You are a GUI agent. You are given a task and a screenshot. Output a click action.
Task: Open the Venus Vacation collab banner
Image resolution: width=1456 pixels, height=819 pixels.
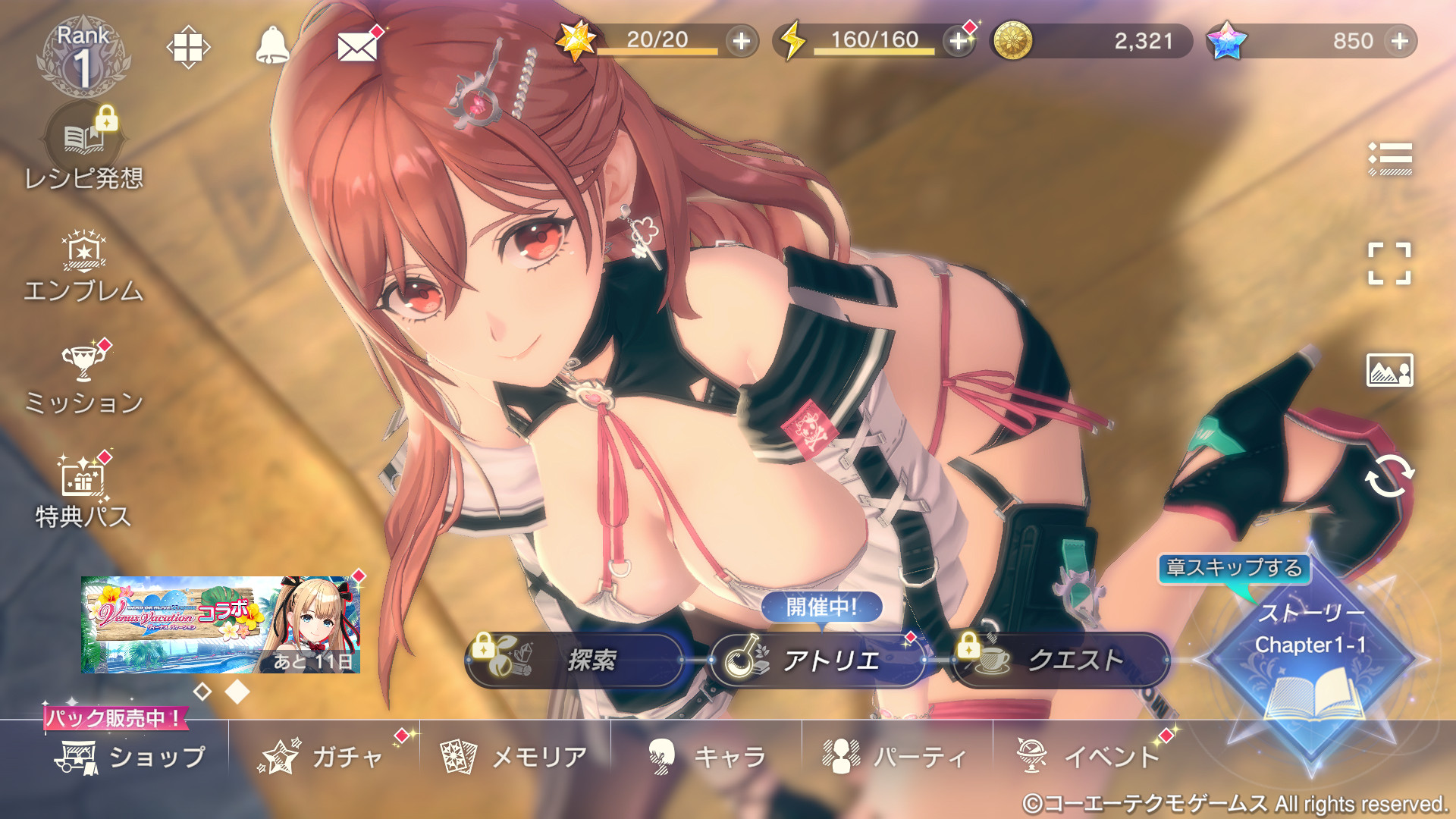pos(221,624)
